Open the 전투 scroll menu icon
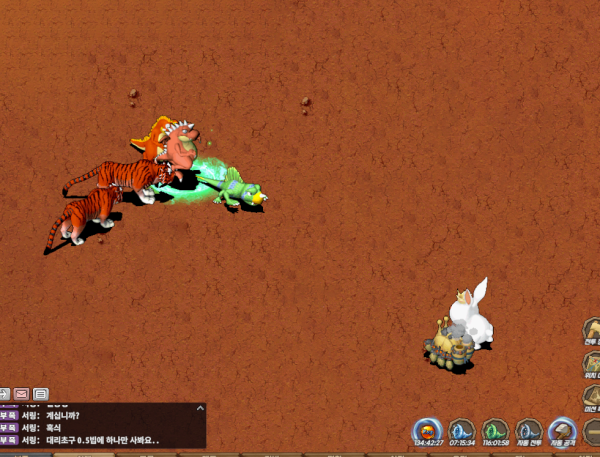Screen dimensions: 600x457 592,331
